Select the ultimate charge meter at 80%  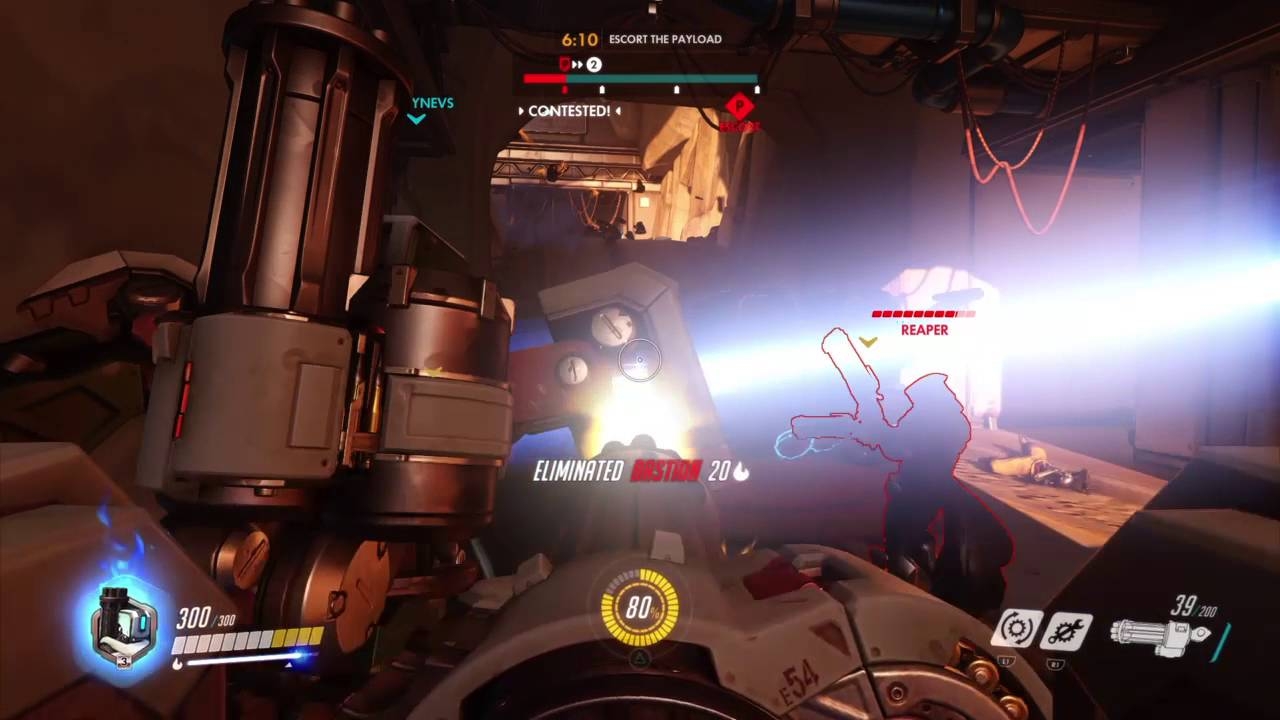point(639,607)
